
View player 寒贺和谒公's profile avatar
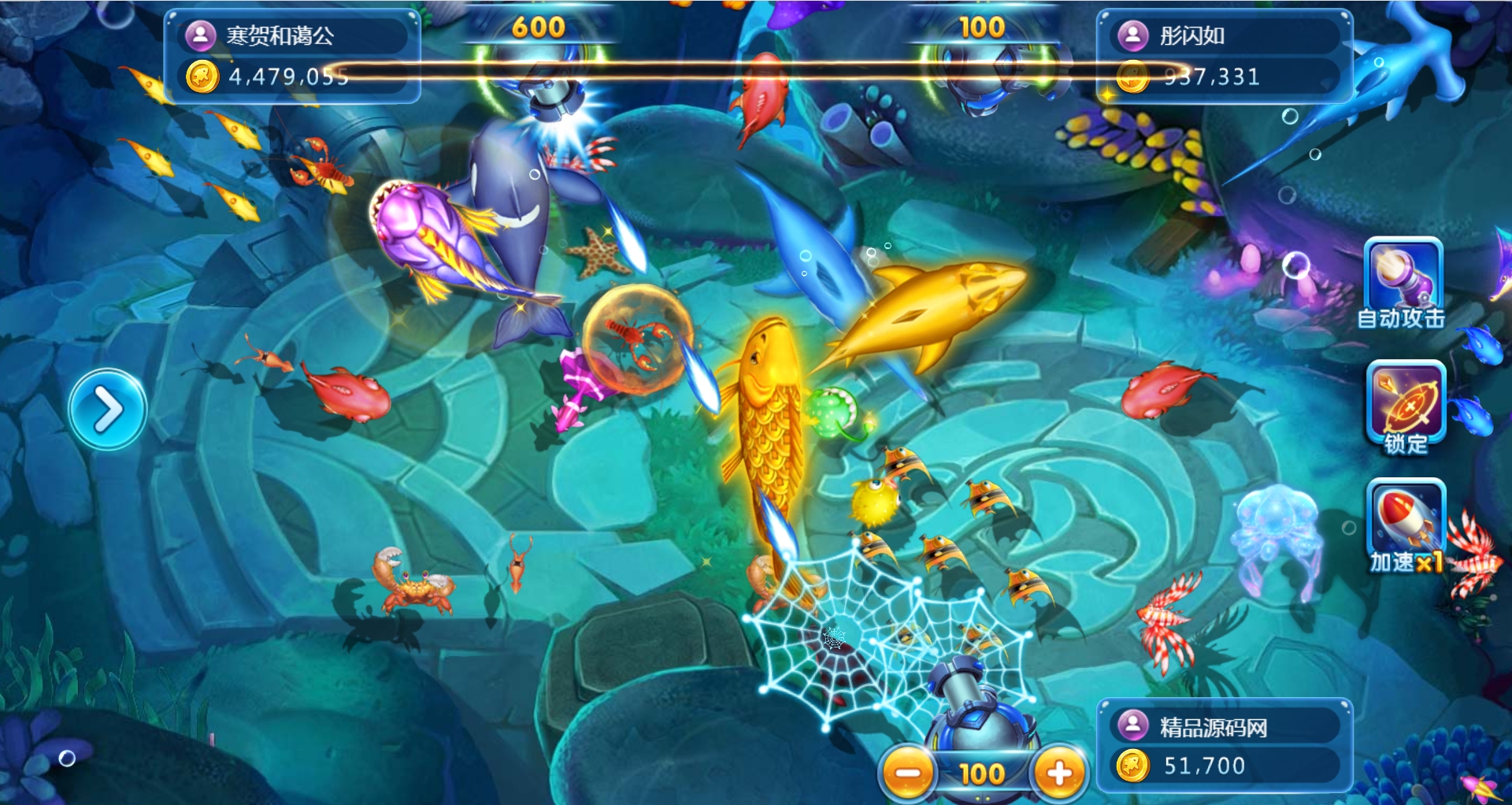pos(200,35)
